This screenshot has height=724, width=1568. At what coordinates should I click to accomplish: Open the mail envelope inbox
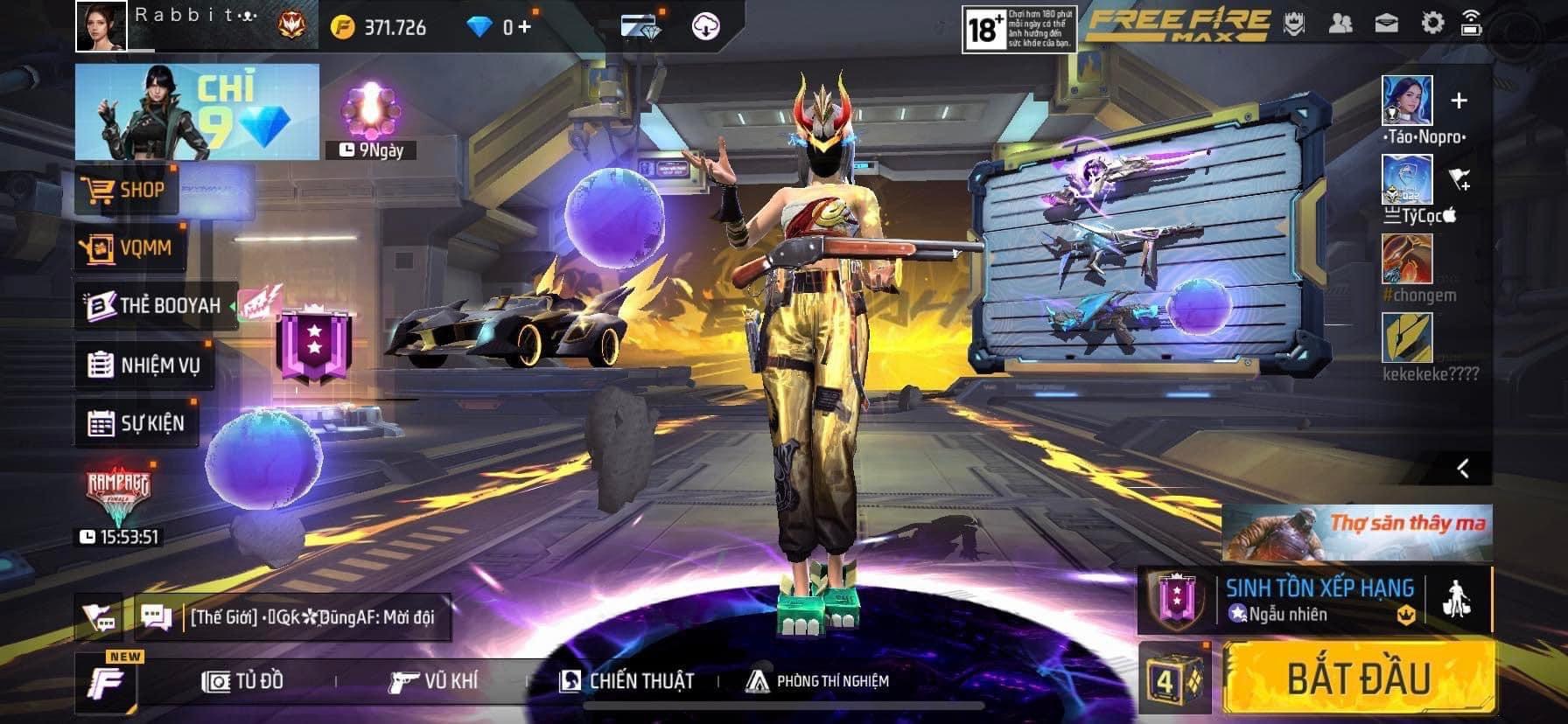(1387, 24)
